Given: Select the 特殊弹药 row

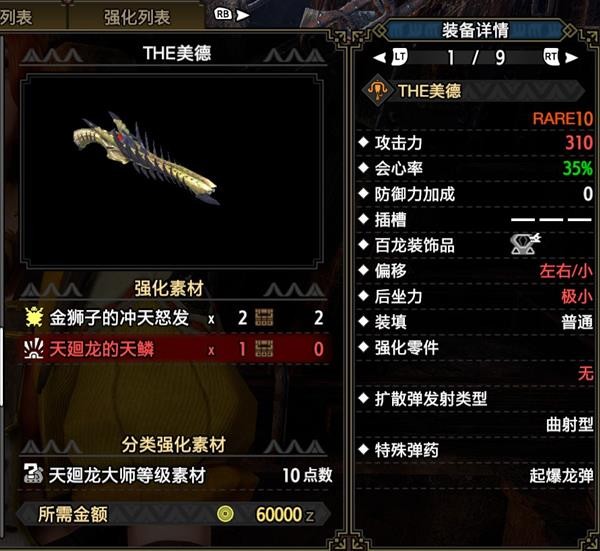Looking at the screenshot, I should pyautogui.click(x=475, y=451).
